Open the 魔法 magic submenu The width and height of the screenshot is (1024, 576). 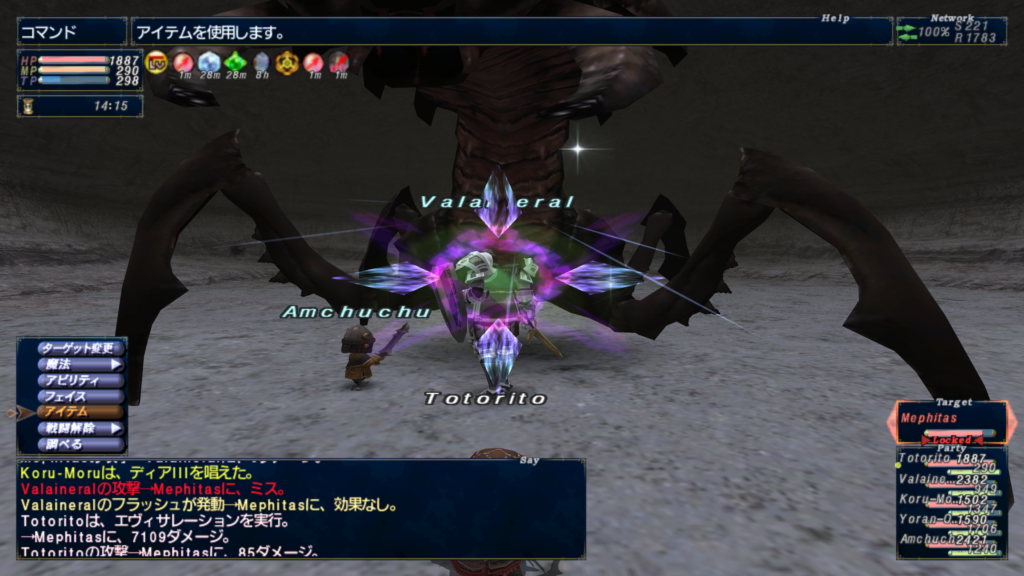pos(80,364)
